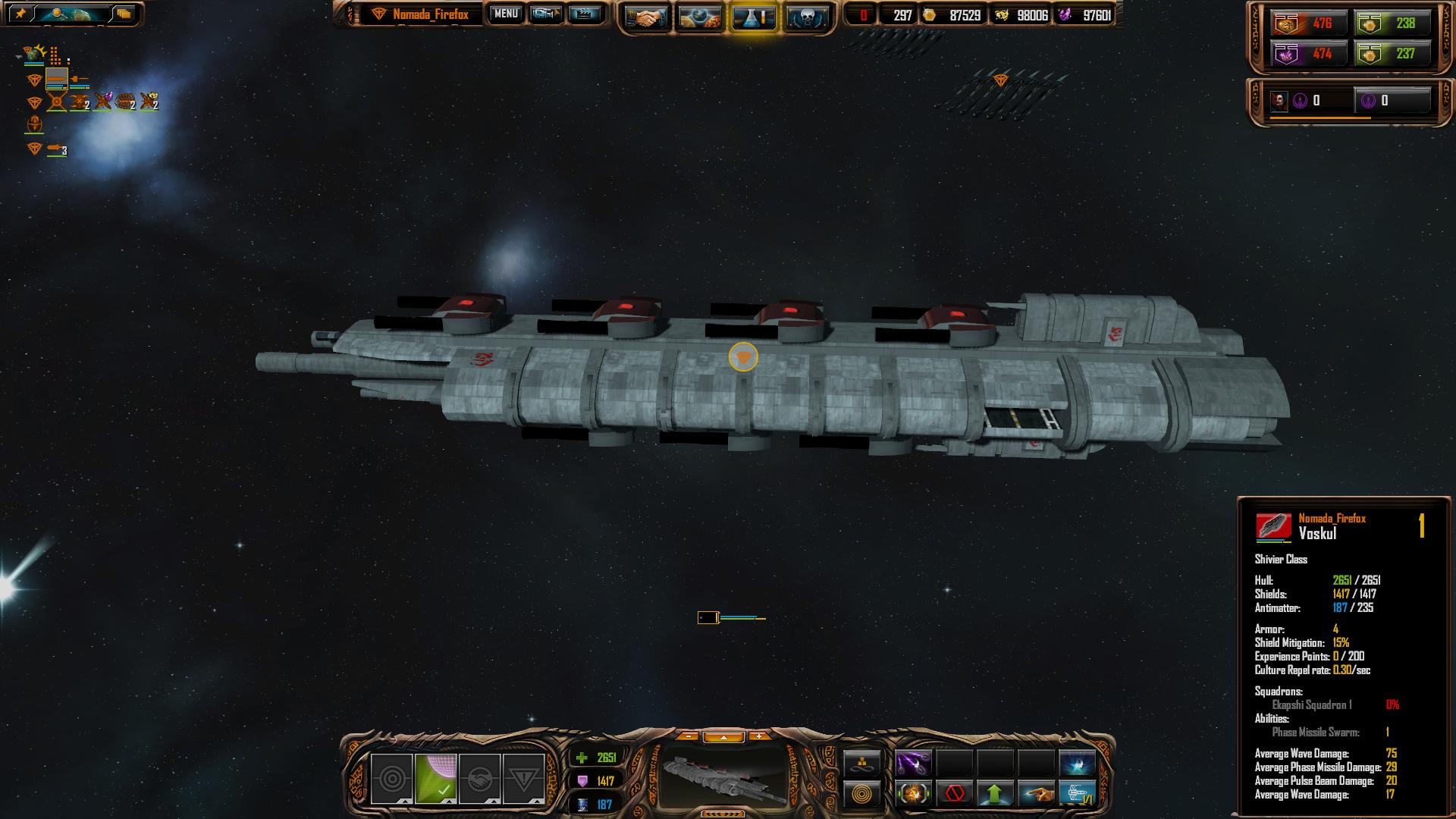Viewport: 1456px width, 819px height.
Task: Open the skull pirates screen
Action: (807, 17)
